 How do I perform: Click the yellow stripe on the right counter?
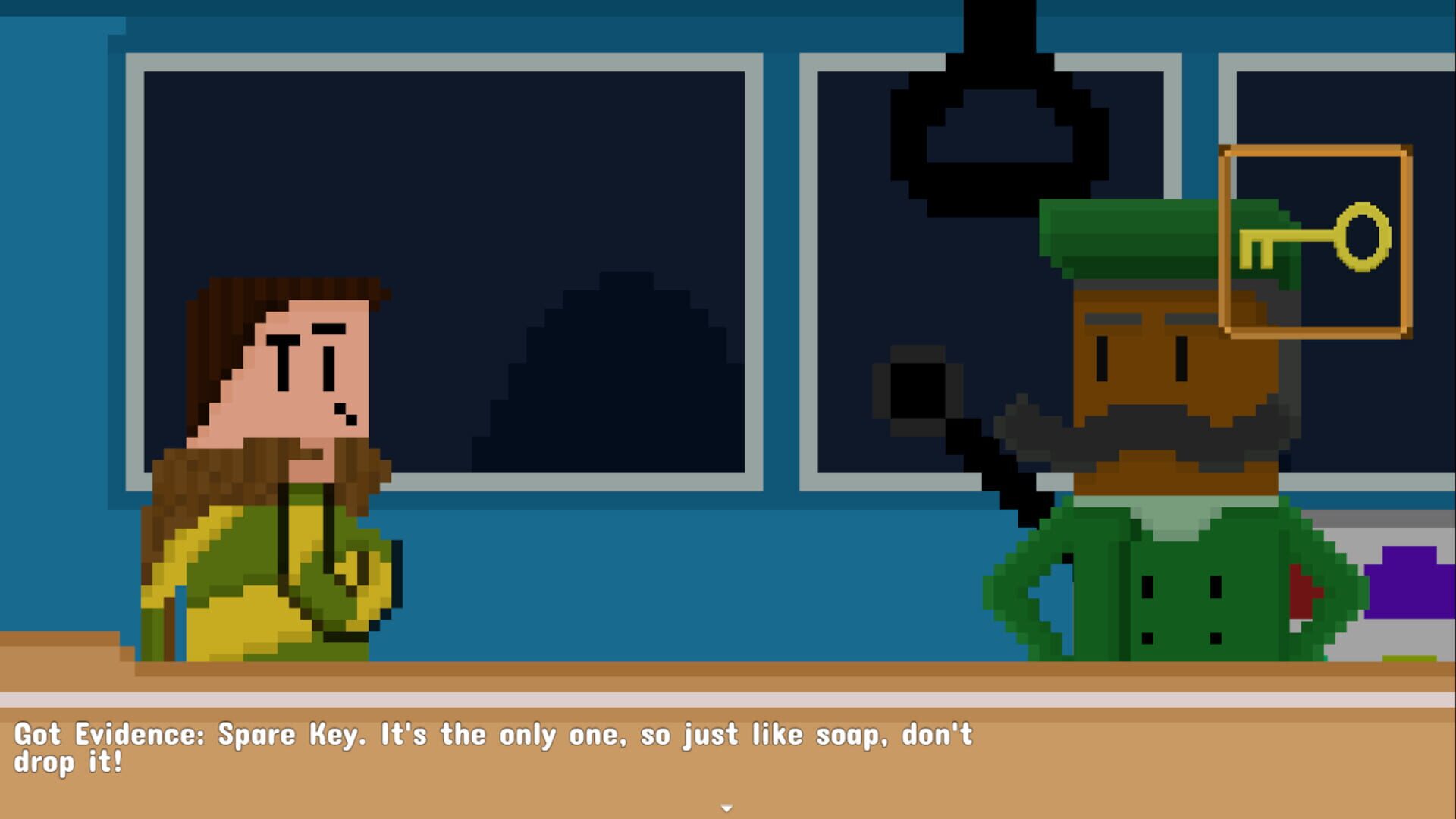pyautogui.click(x=1410, y=658)
